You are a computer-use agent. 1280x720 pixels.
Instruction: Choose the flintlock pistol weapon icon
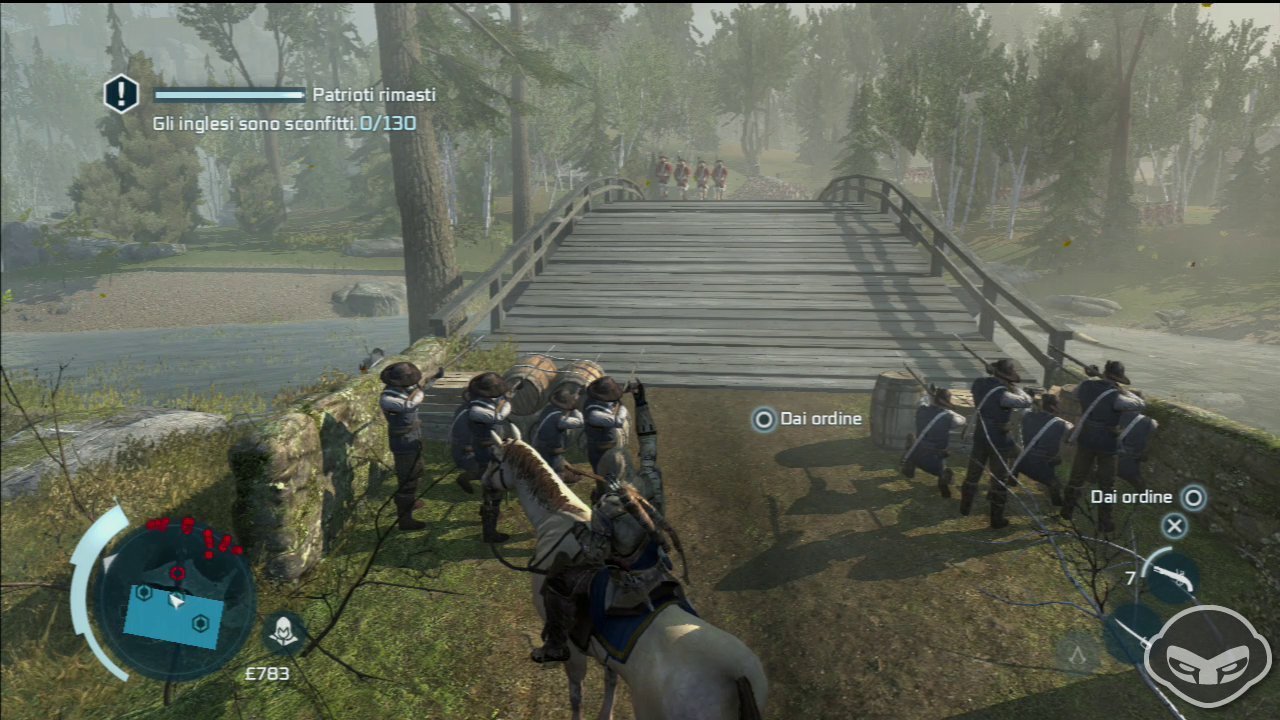click(1170, 575)
